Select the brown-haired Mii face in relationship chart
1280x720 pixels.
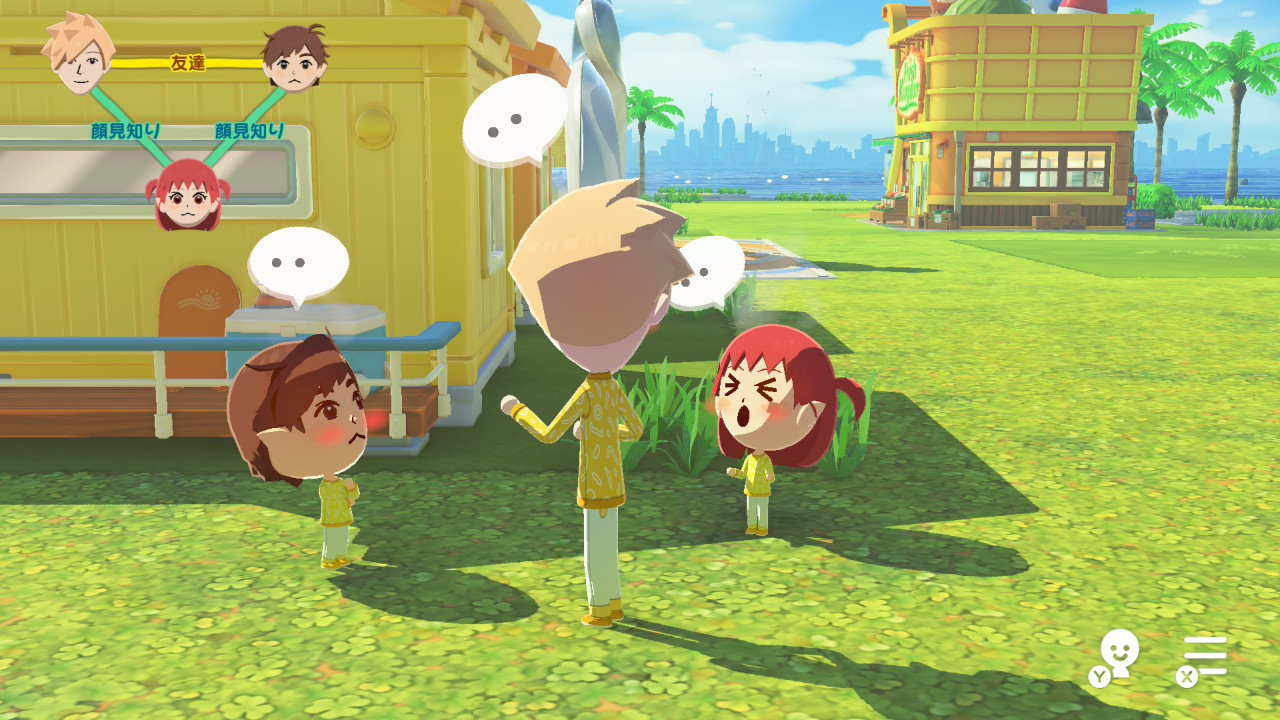[x=294, y=60]
